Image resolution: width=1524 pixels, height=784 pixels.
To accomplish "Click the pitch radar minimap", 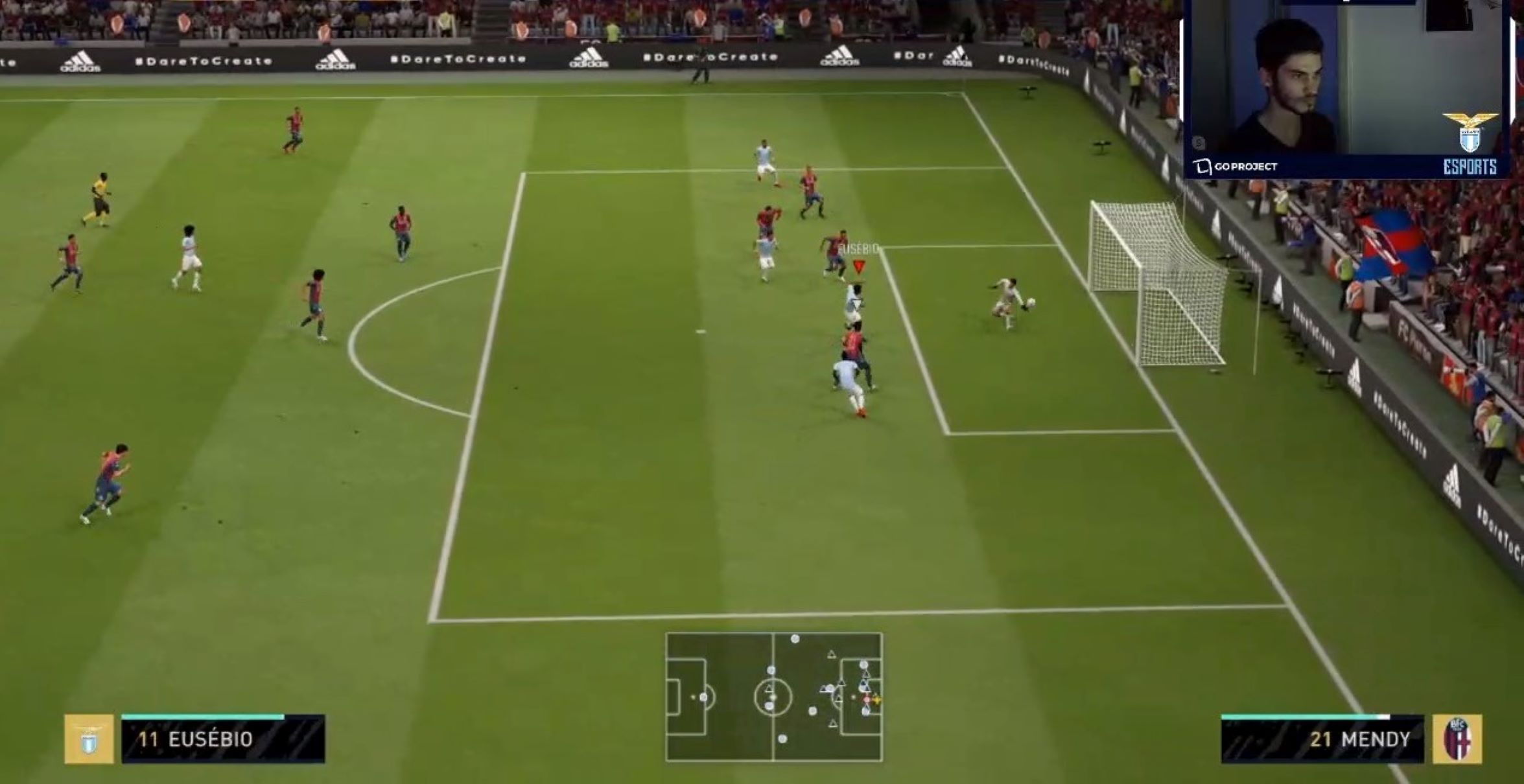I will [774, 697].
